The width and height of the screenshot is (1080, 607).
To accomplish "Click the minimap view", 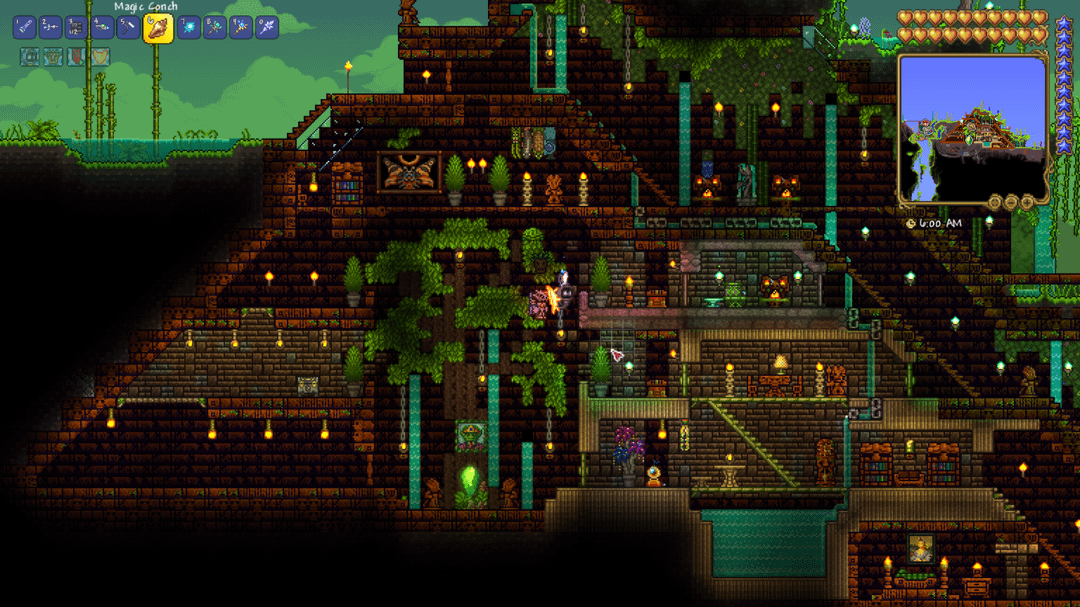I will [x=970, y=128].
